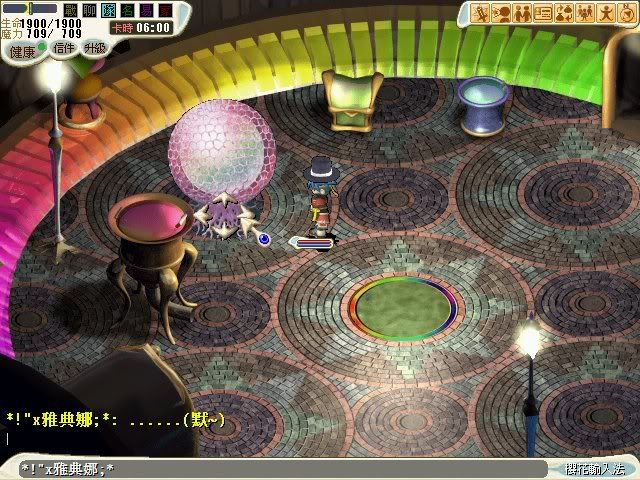Click the 櫻花輸入法 input method indicator
Viewport: 640px width, 480px height.
594,468
